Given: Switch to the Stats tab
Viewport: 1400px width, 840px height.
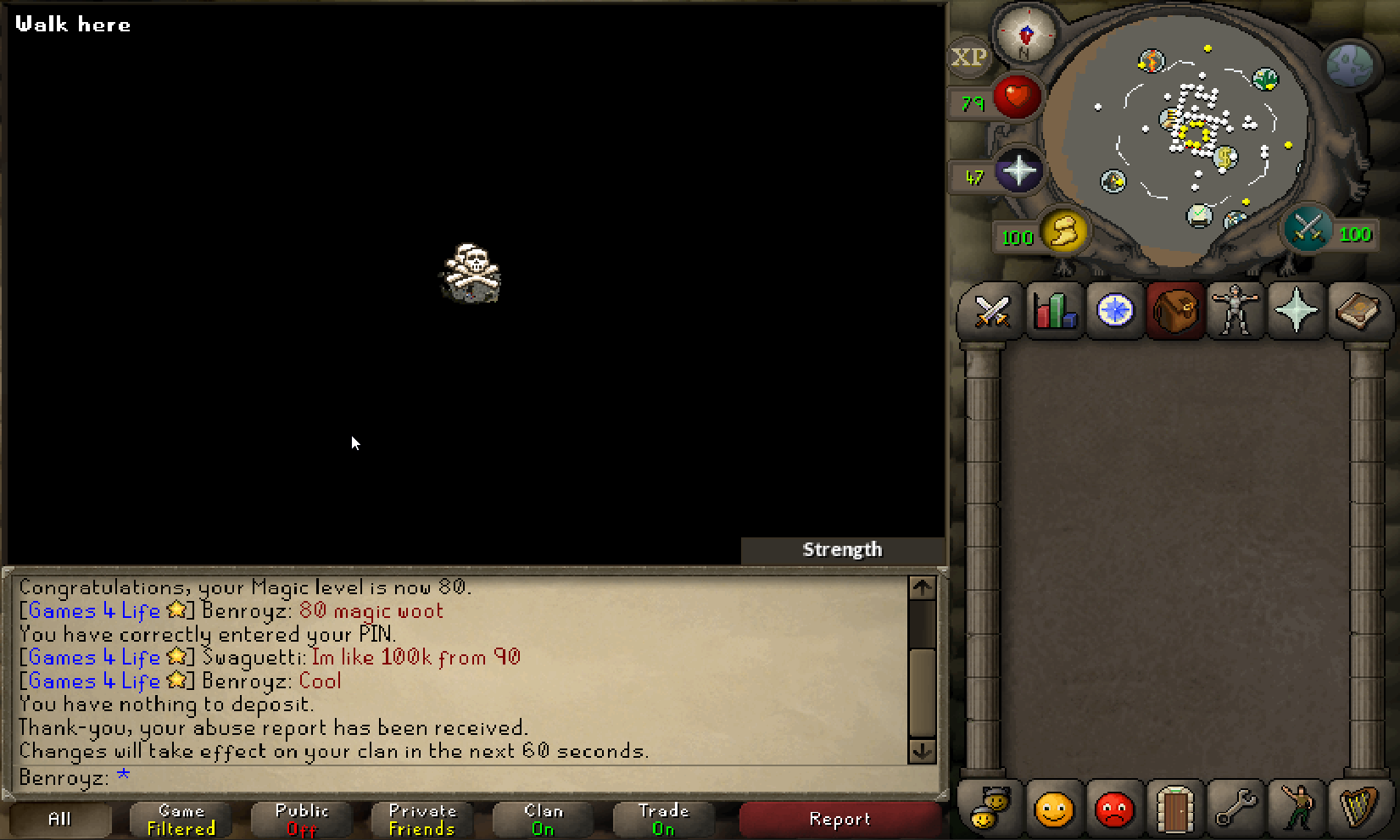Looking at the screenshot, I should coord(1054,312).
